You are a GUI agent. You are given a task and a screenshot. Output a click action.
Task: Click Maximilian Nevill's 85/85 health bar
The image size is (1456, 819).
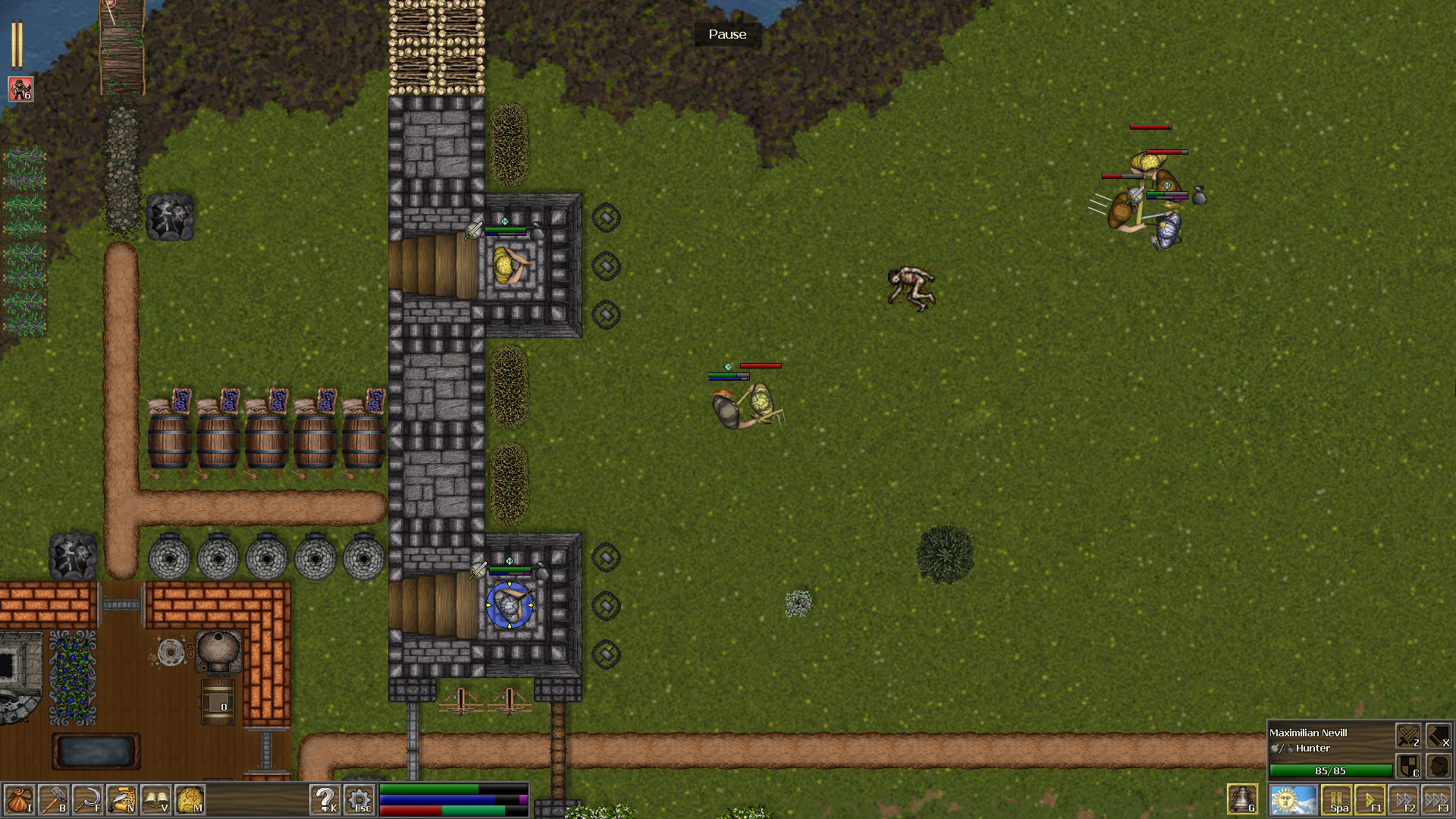click(x=1330, y=770)
